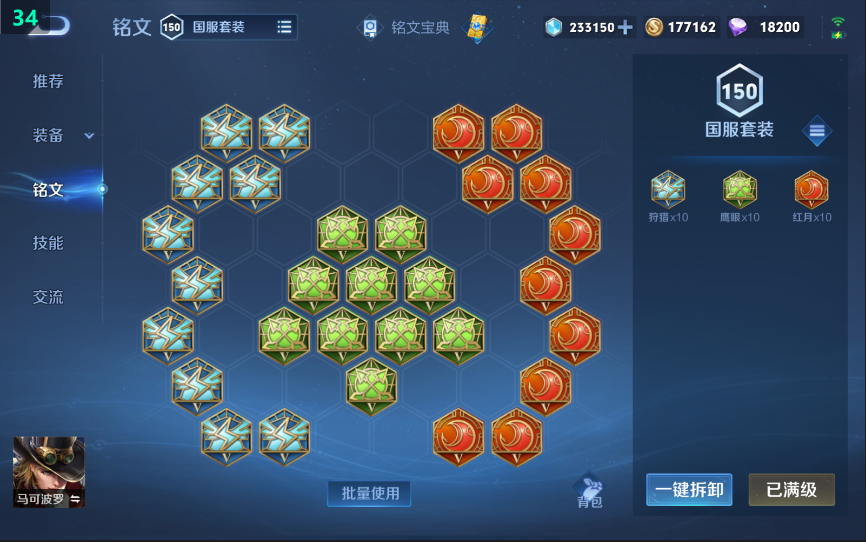Select the 鹰眼 green rune summary icon
Image resolution: width=866 pixels, height=542 pixels.
point(739,190)
